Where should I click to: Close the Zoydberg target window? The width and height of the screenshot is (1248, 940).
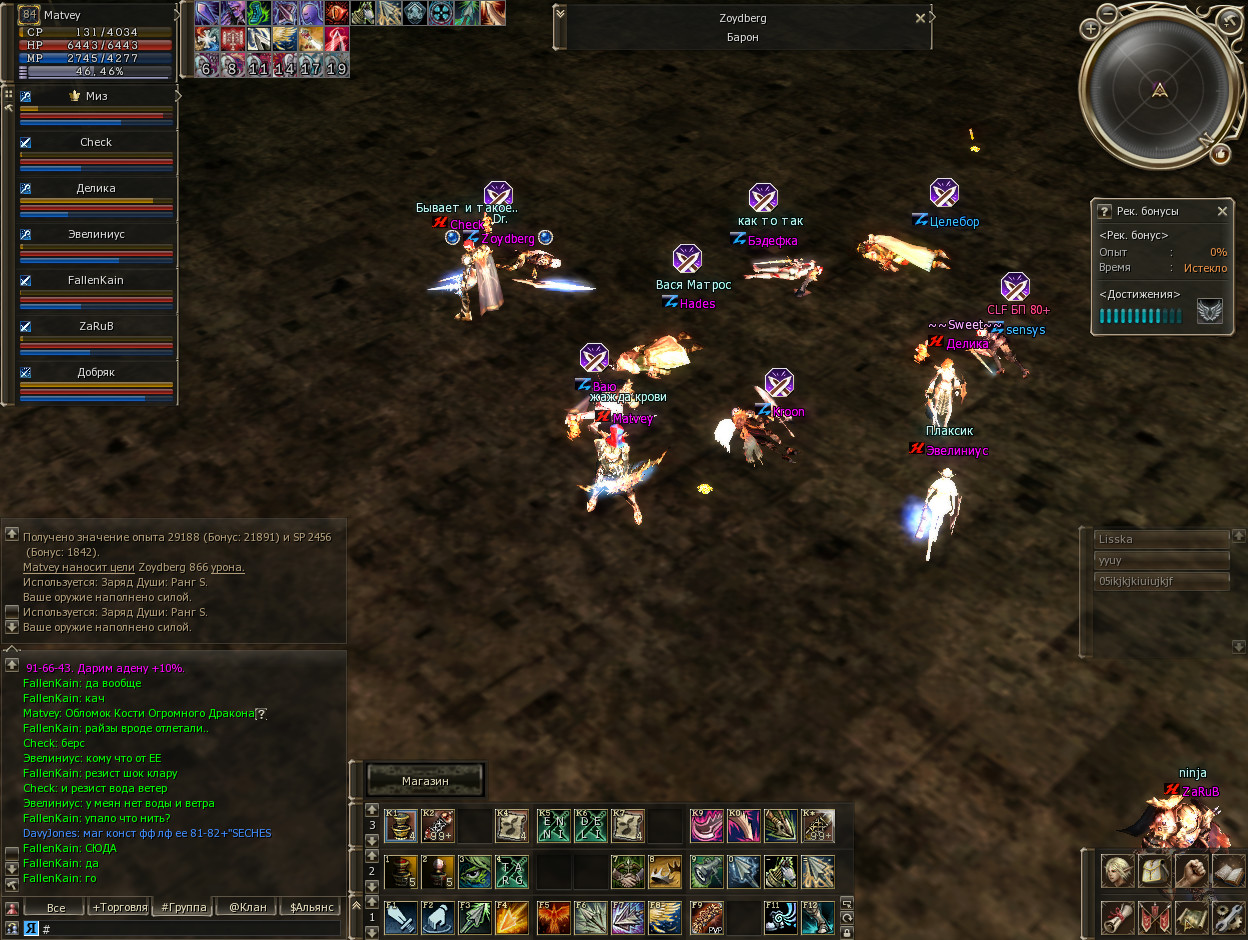[920, 18]
